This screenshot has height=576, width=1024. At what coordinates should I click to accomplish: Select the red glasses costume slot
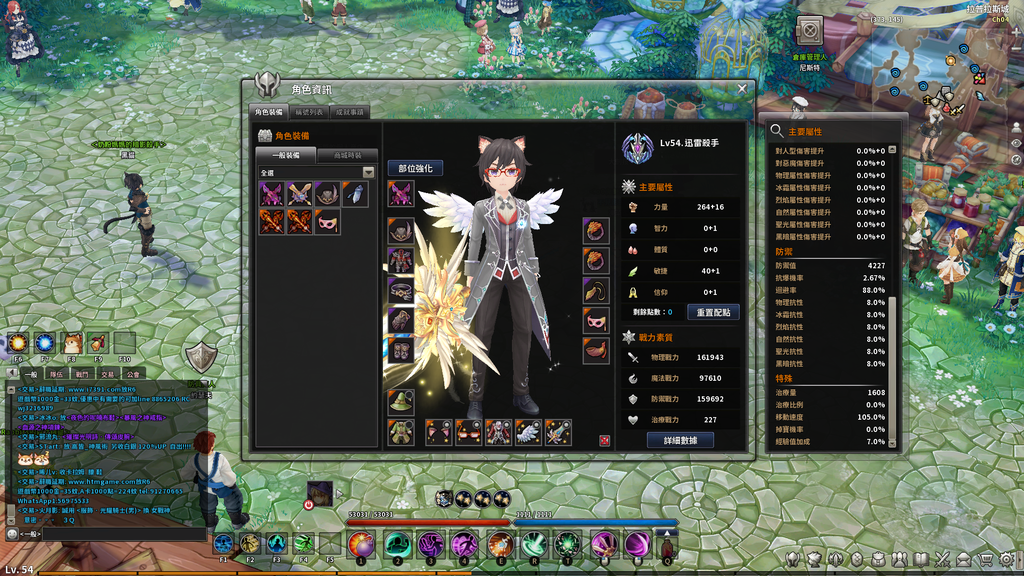(x=469, y=432)
